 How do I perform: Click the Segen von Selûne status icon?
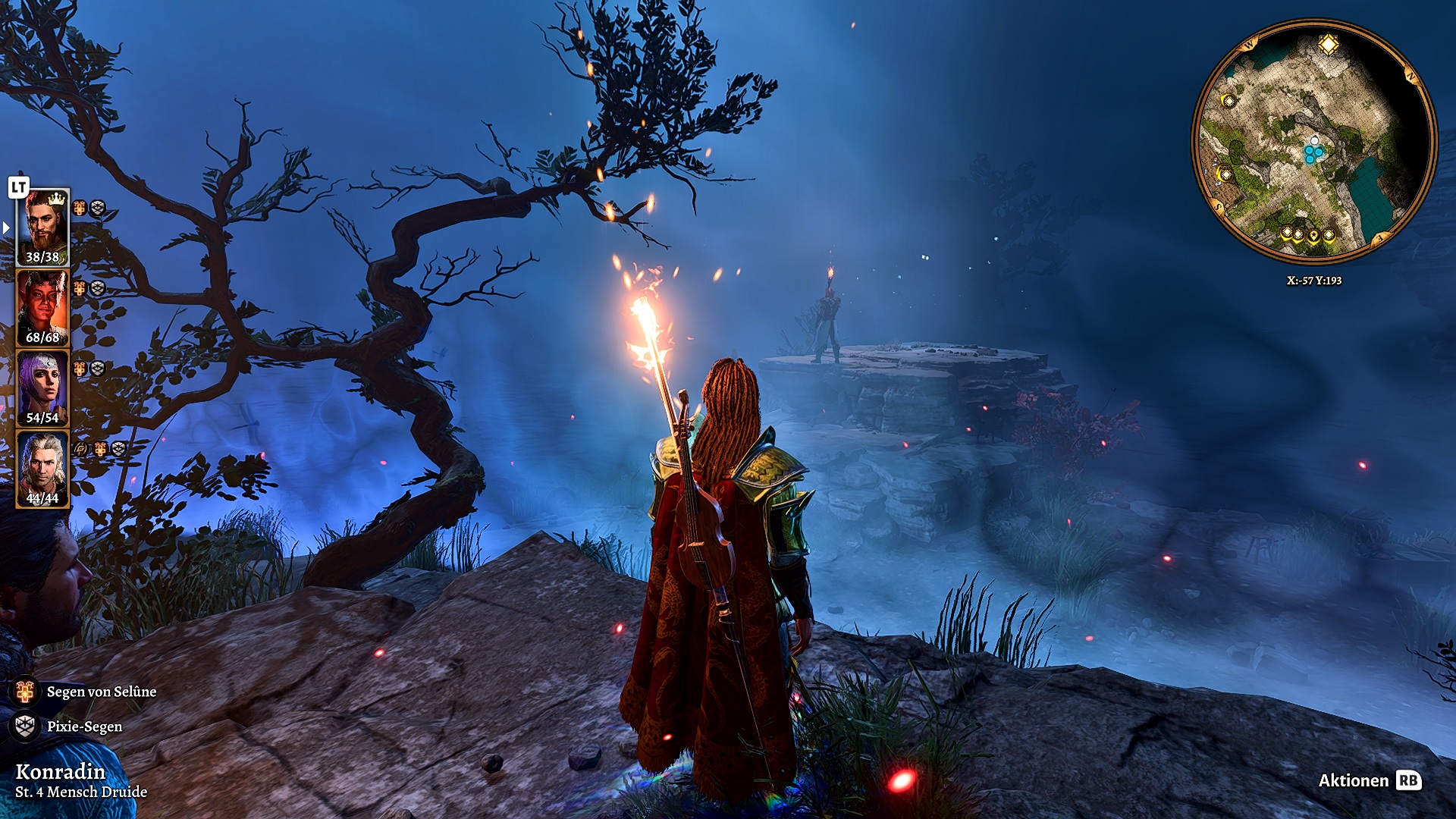point(25,692)
